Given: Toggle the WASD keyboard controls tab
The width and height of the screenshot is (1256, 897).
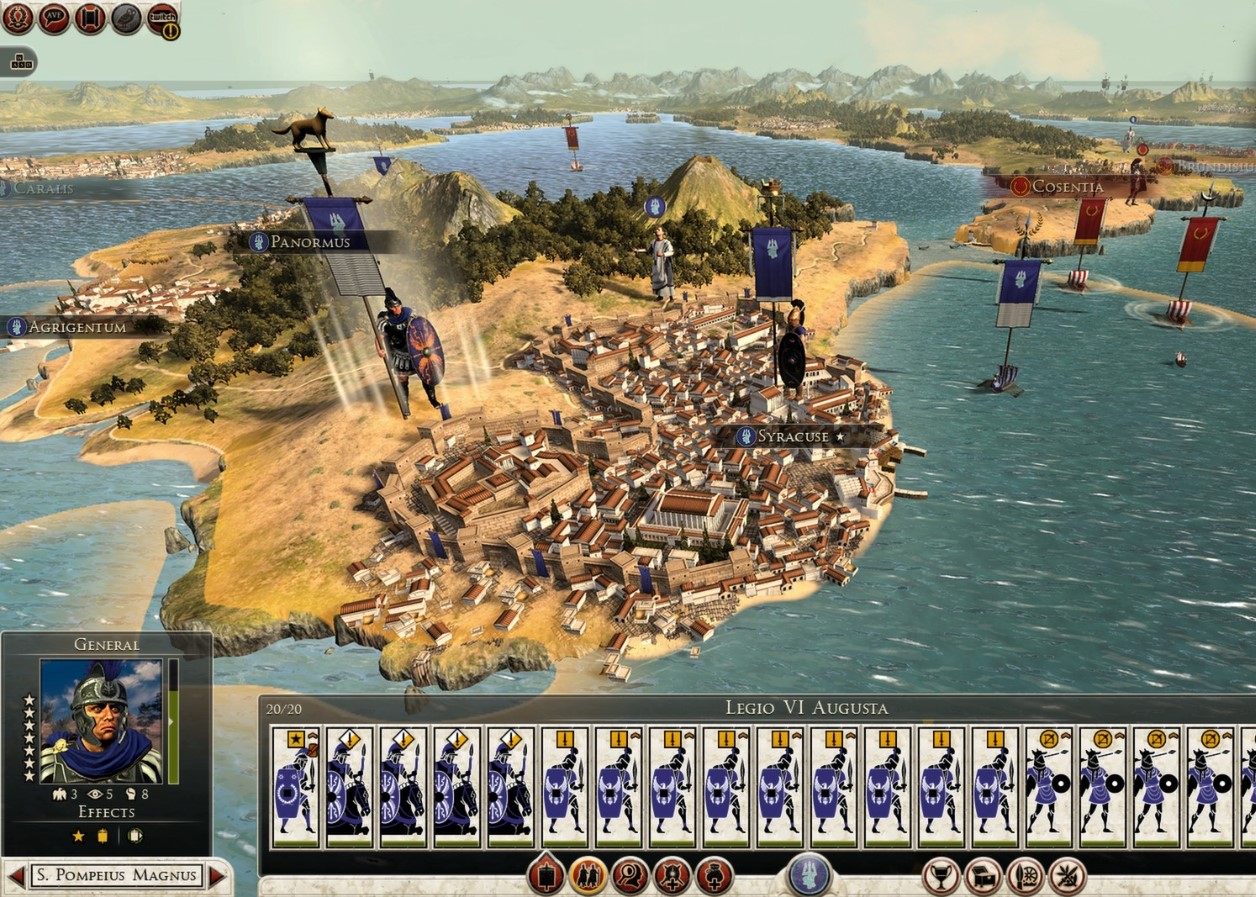Looking at the screenshot, I should coord(18,62).
